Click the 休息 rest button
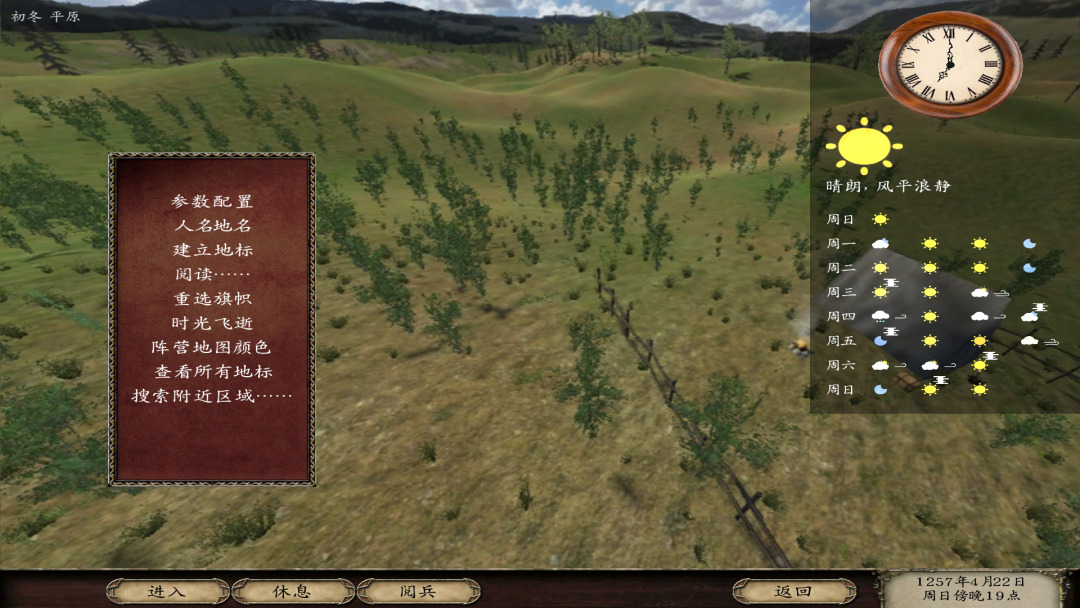This screenshot has width=1080, height=608. point(292,591)
